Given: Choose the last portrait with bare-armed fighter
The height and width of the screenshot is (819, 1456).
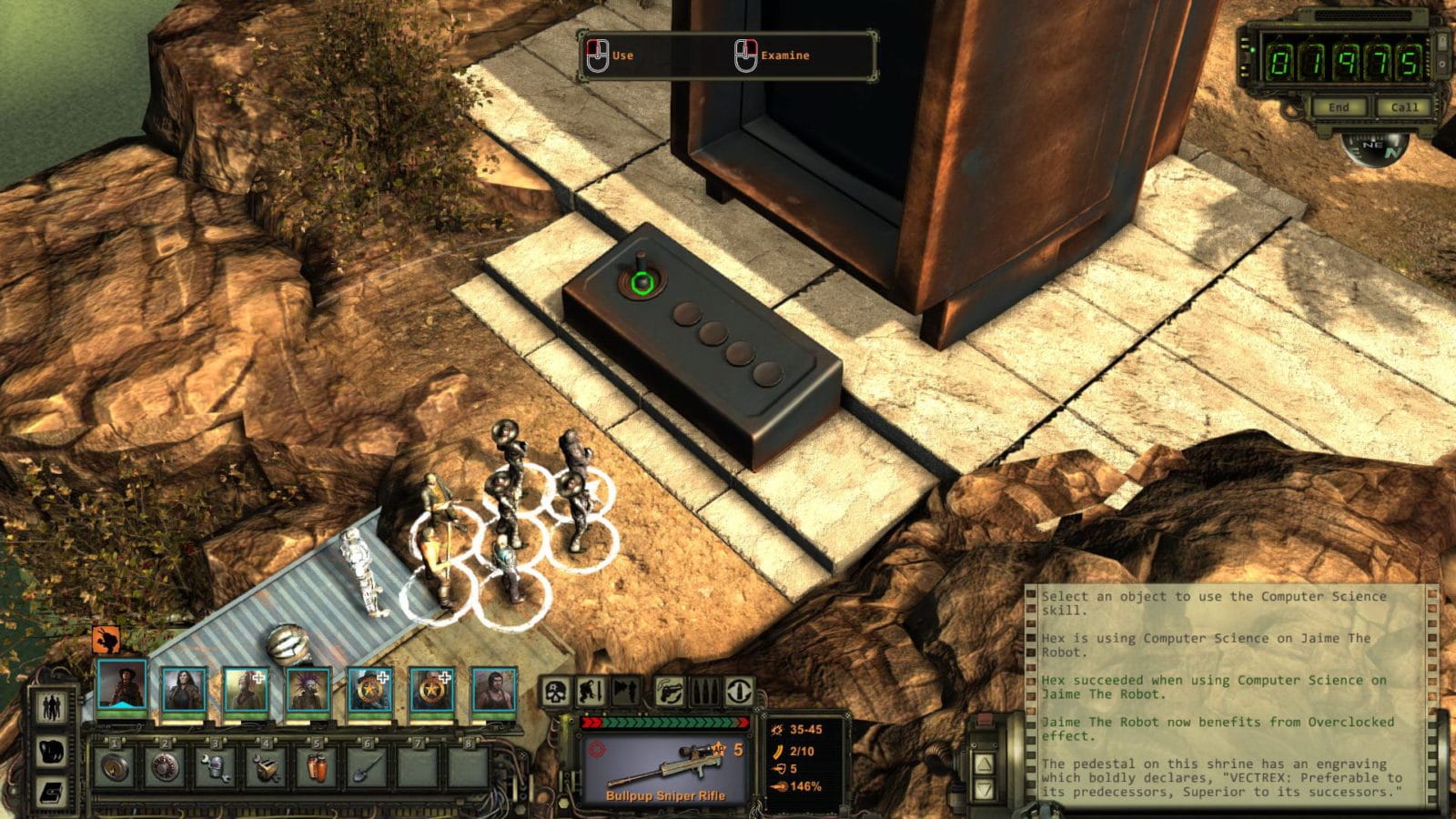Looking at the screenshot, I should coord(494,690).
